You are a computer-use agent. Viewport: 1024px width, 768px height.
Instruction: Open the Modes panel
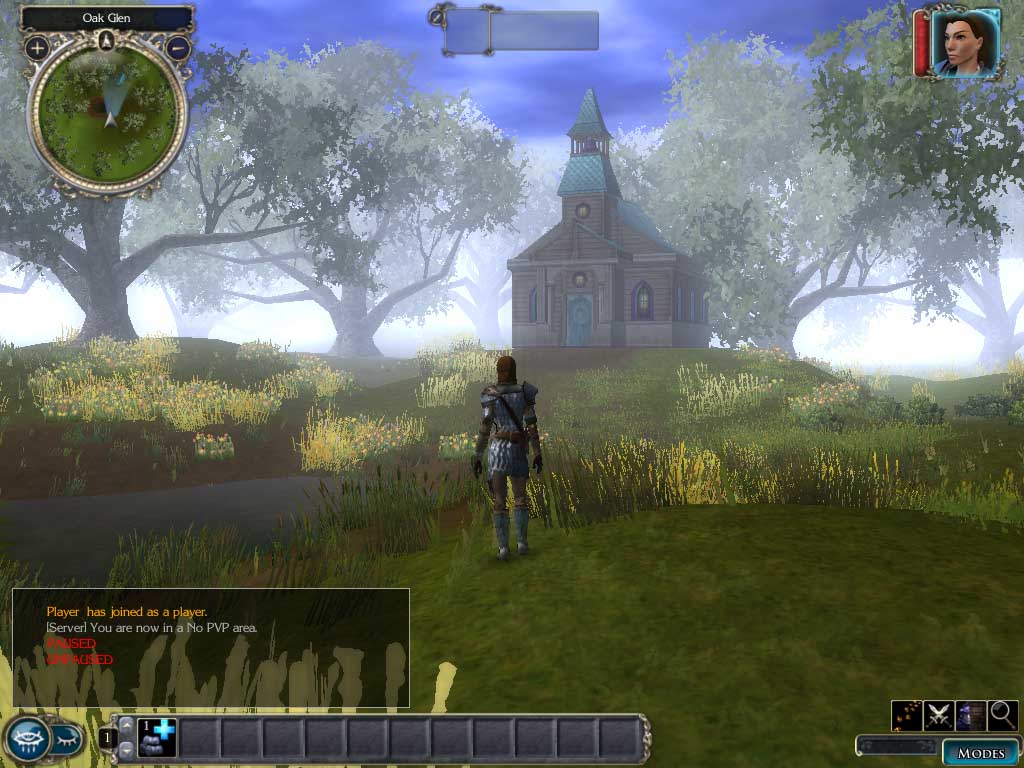point(980,752)
